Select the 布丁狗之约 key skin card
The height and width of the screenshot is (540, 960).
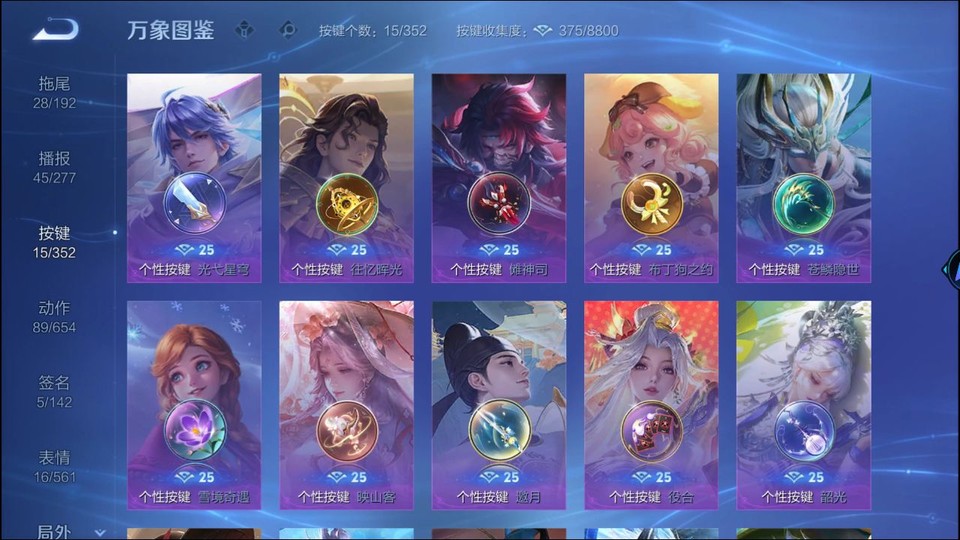click(x=651, y=178)
